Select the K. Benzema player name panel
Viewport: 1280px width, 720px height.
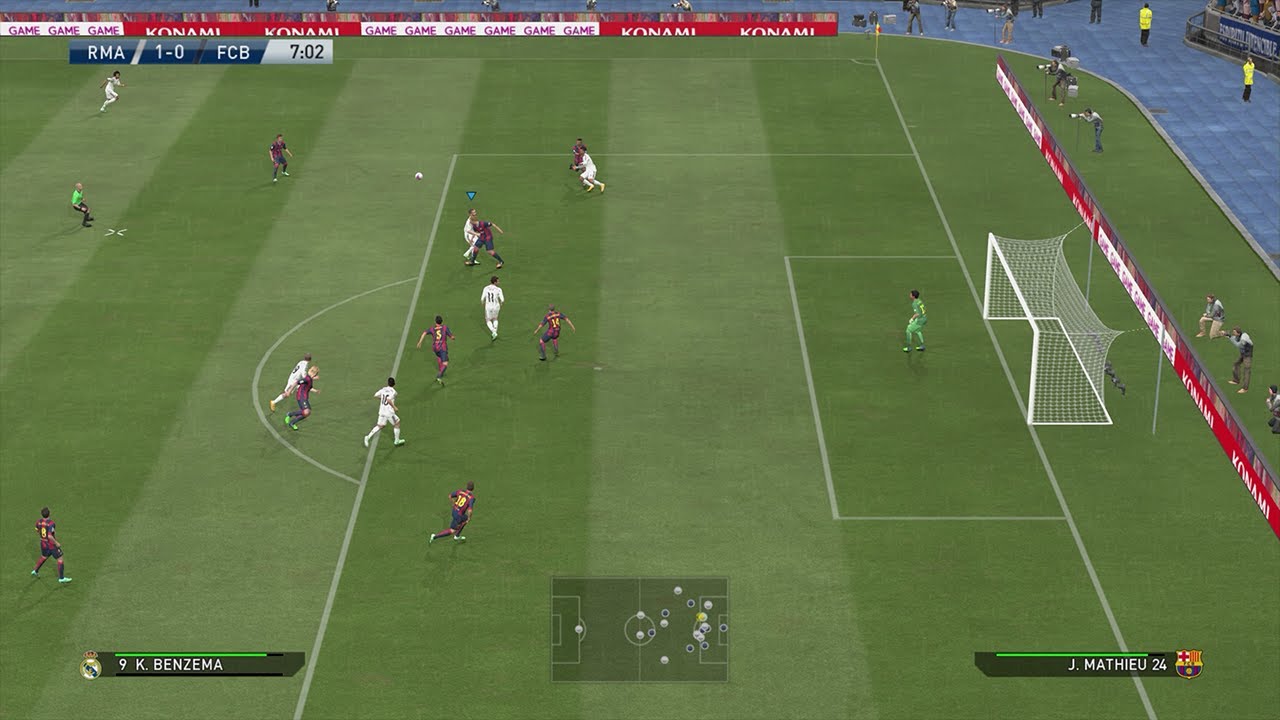click(x=200, y=664)
